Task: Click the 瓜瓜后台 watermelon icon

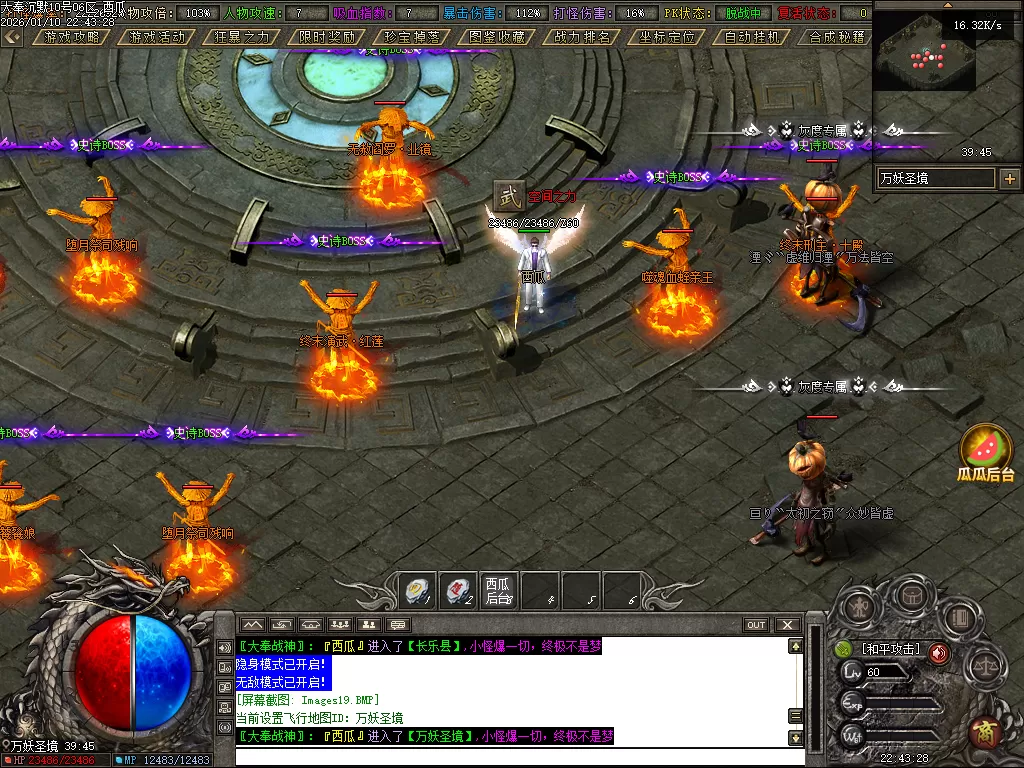Action: (x=986, y=451)
